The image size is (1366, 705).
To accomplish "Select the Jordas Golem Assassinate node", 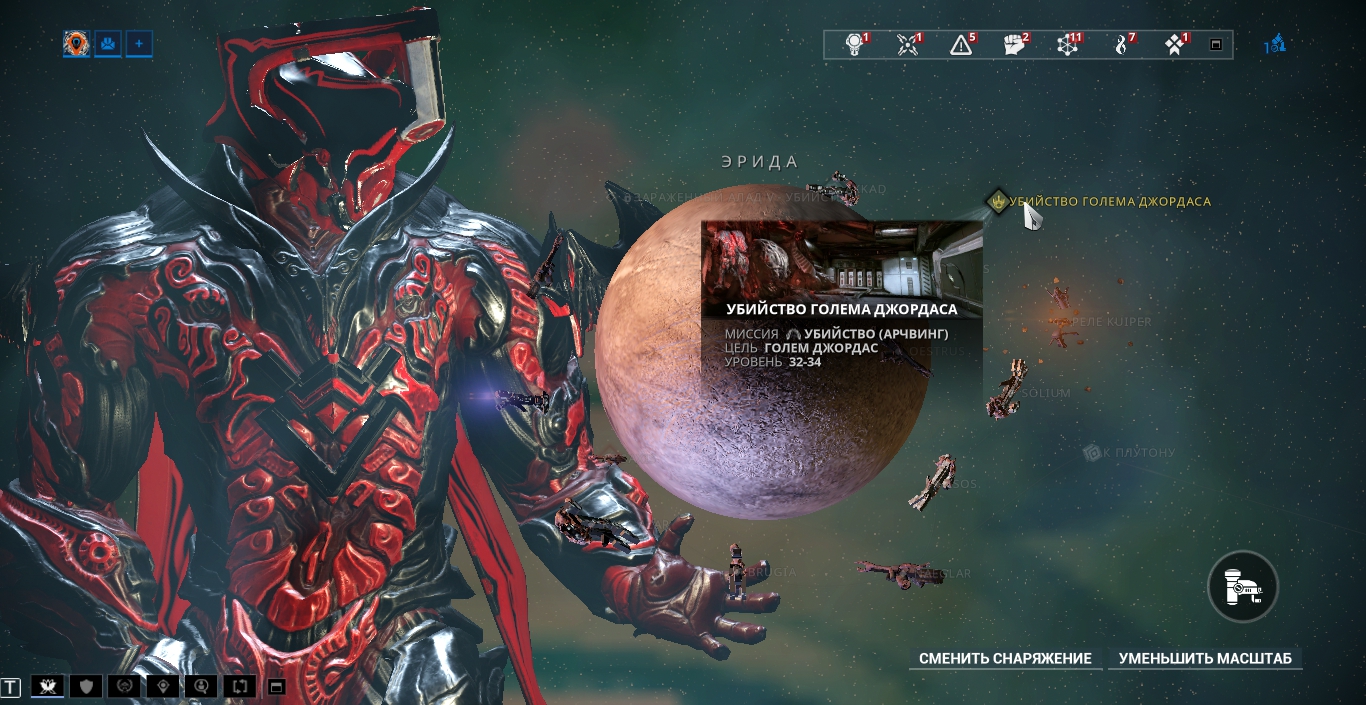I will click(x=998, y=201).
